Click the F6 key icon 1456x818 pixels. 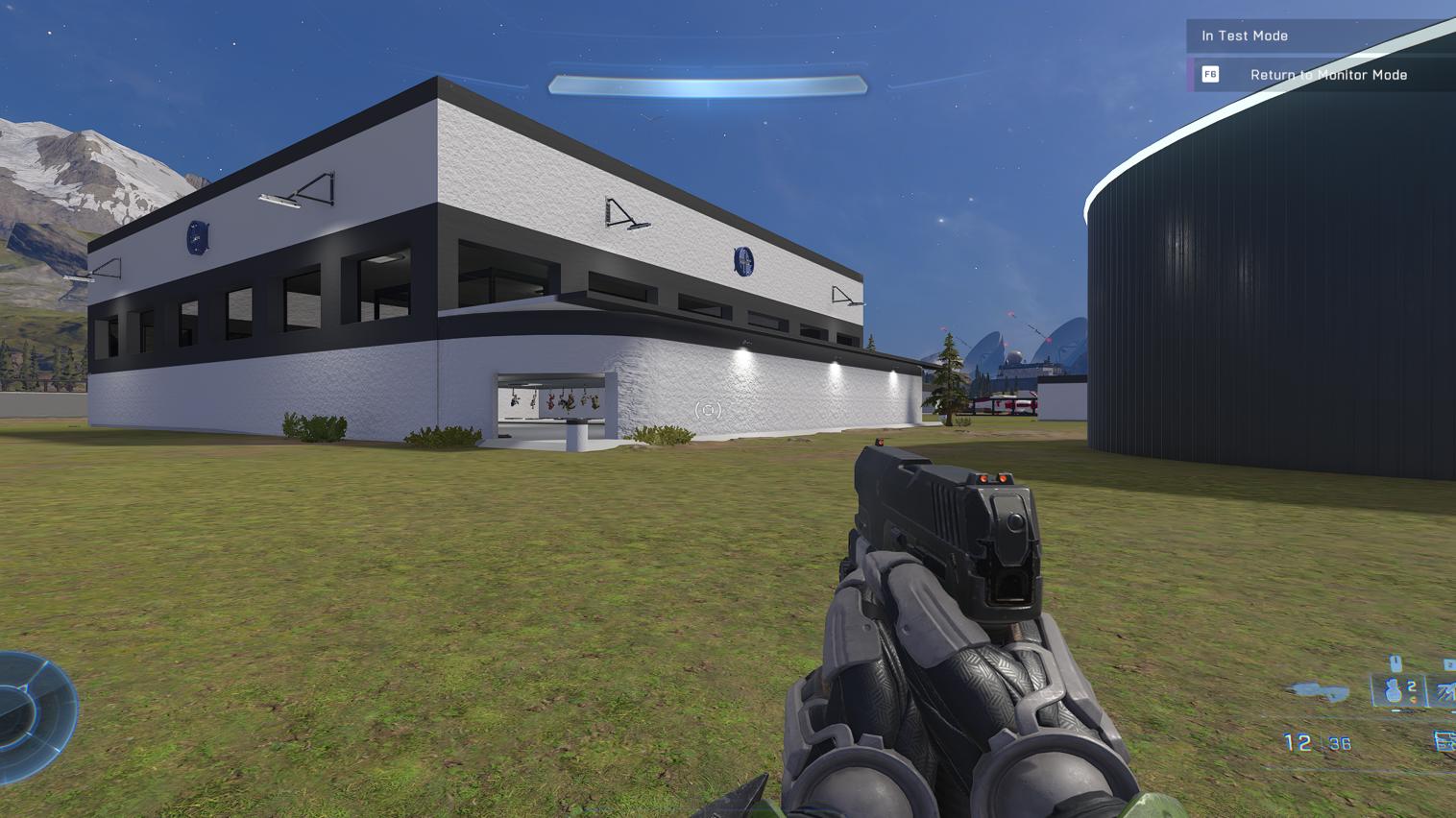click(1209, 73)
